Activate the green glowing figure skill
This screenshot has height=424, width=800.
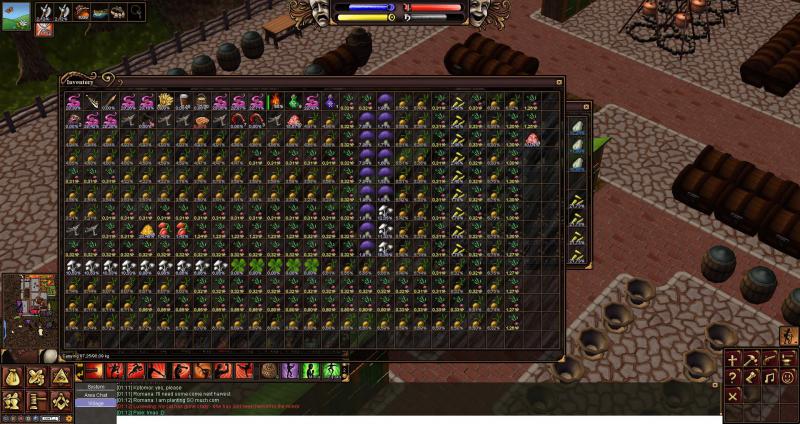click(309, 371)
